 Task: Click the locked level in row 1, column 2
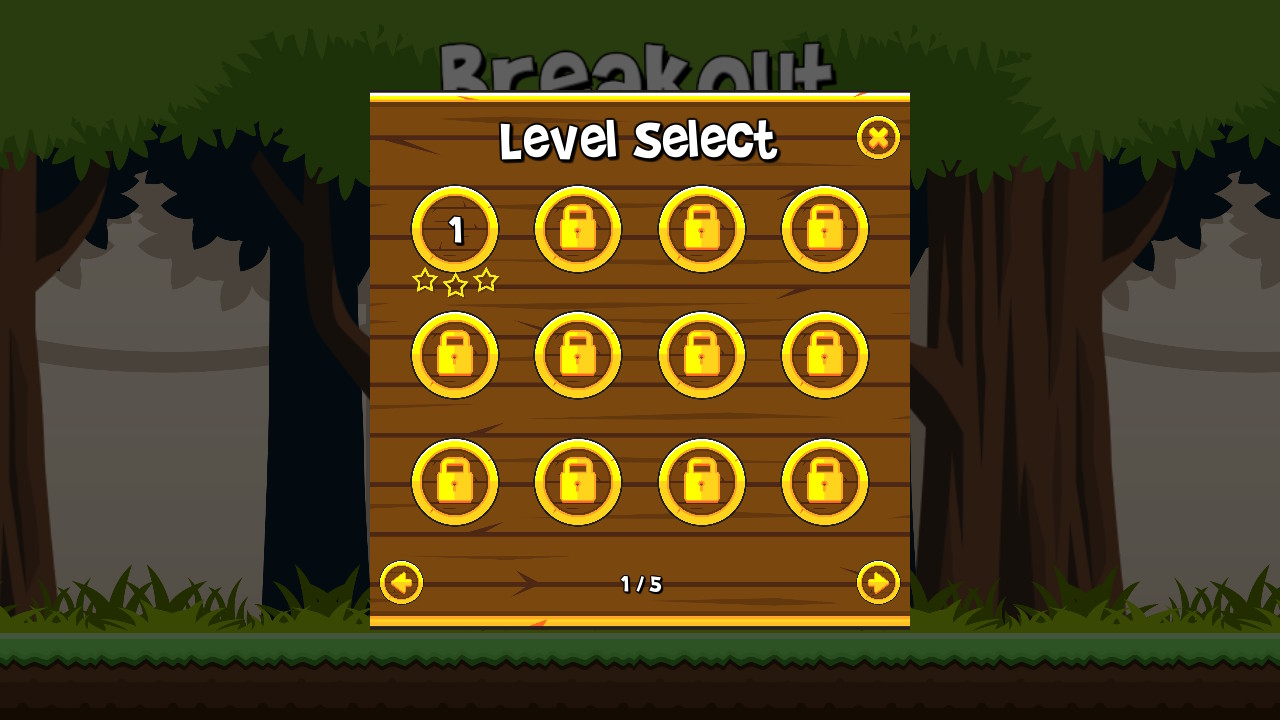(578, 228)
